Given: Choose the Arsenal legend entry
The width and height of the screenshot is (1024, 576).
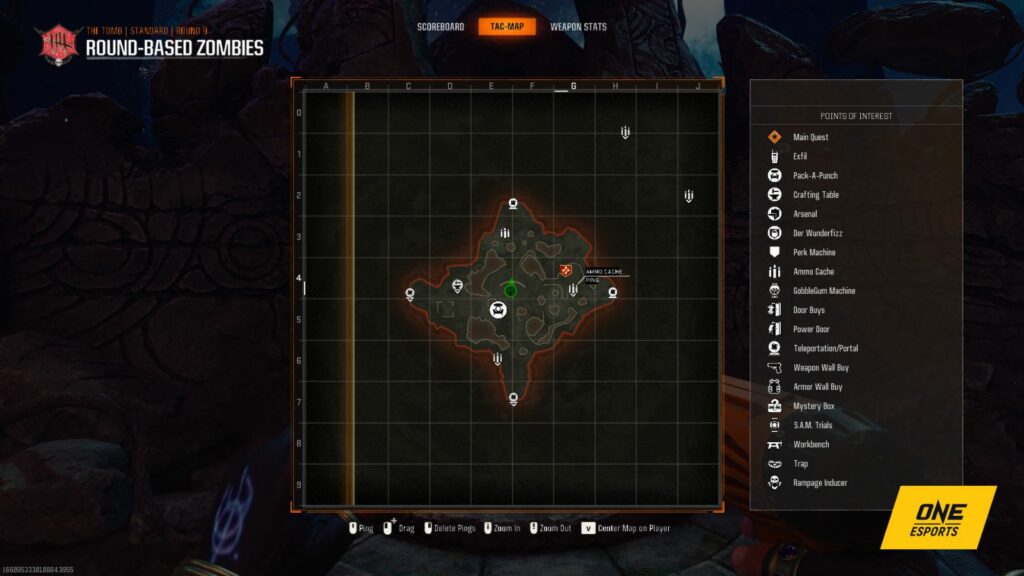Looking at the screenshot, I should (804, 214).
